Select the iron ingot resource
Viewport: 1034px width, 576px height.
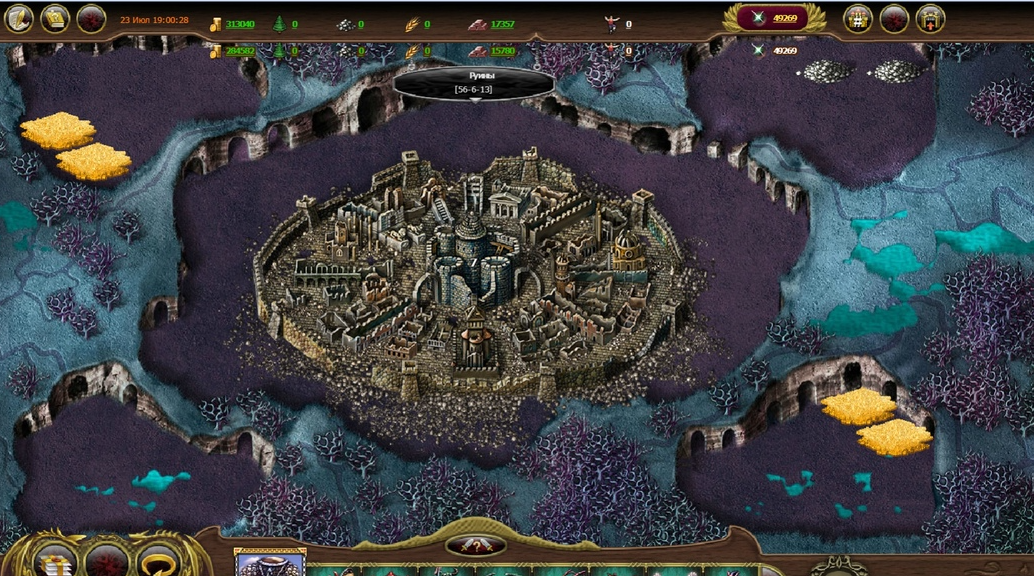pyautogui.click(x=493, y=24)
